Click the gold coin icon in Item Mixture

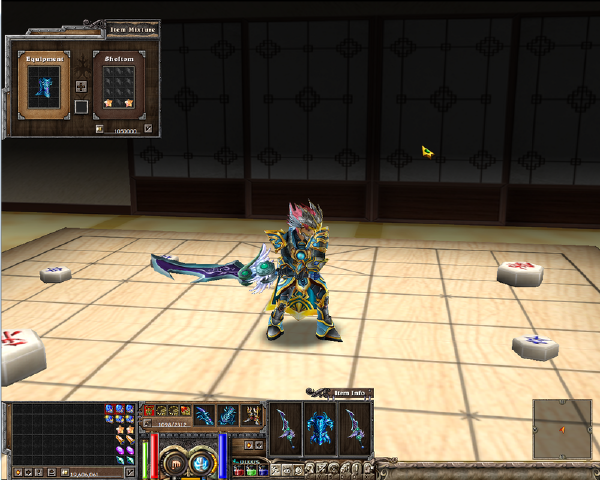(x=100, y=128)
